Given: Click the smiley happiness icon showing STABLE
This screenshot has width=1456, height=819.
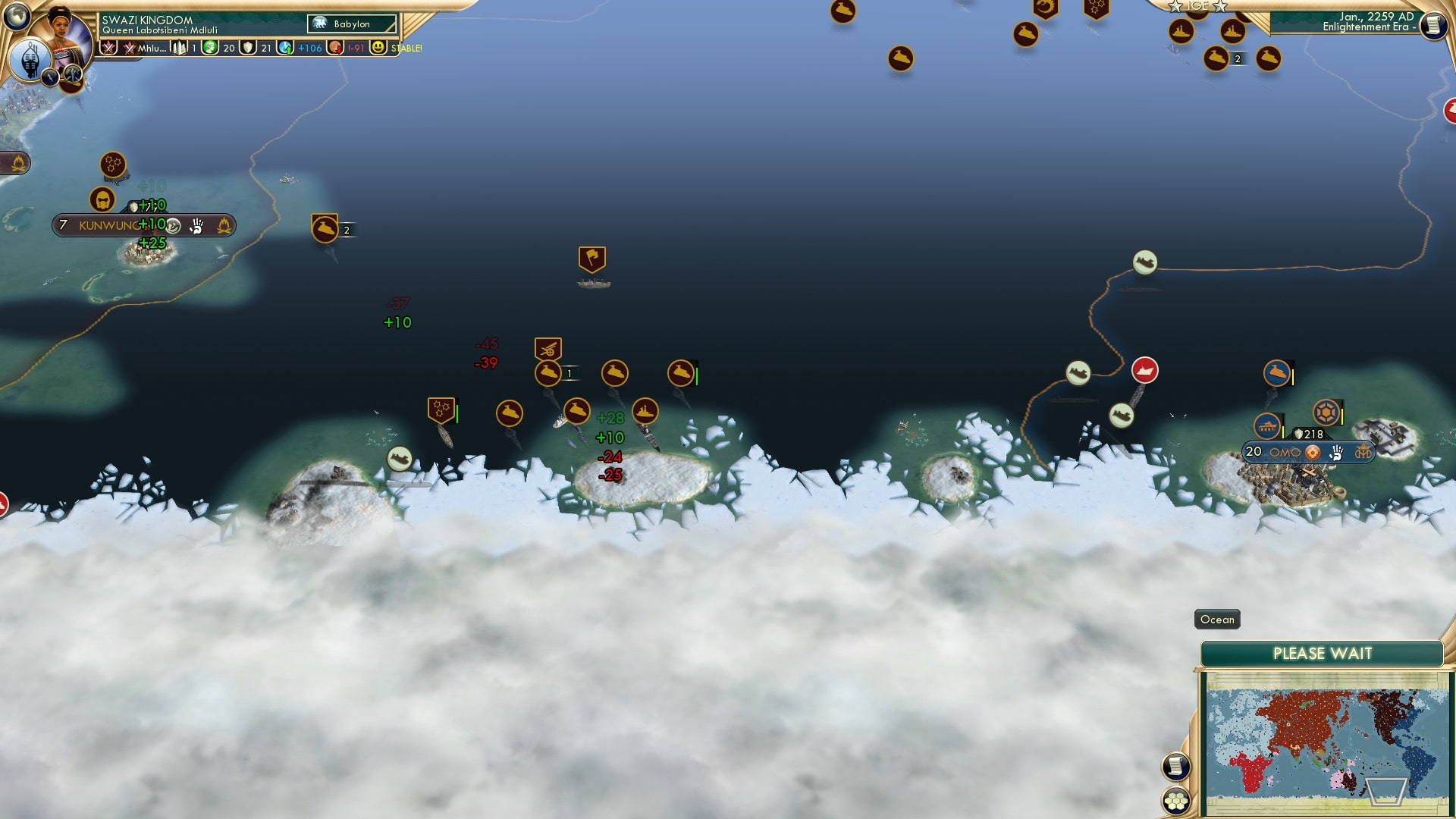Looking at the screenshot, I should click(377, 47).
